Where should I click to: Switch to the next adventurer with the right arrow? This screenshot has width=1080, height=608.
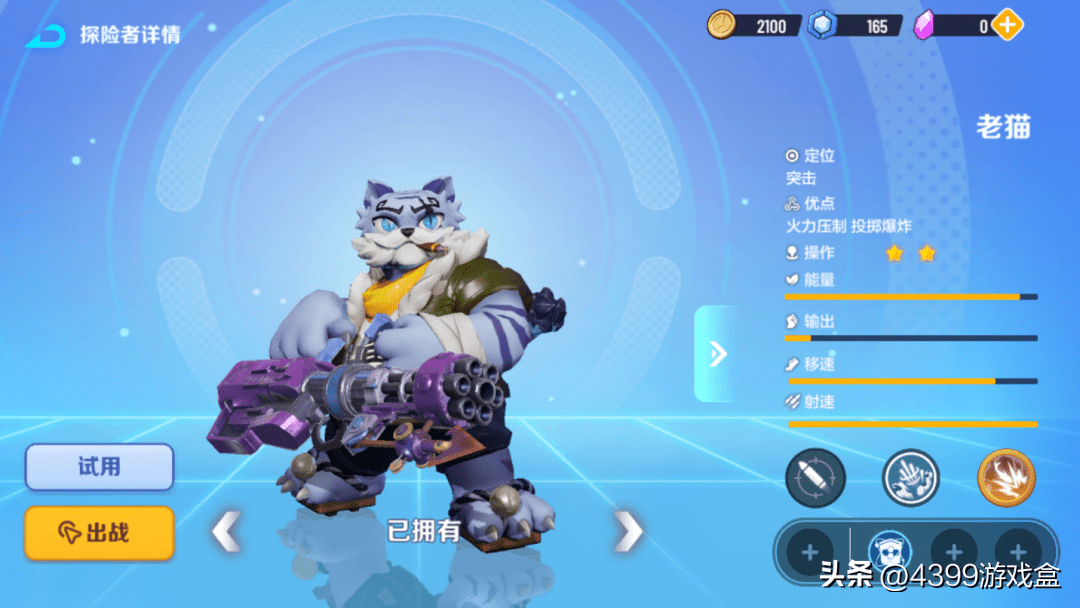click(x=628, y=531)
